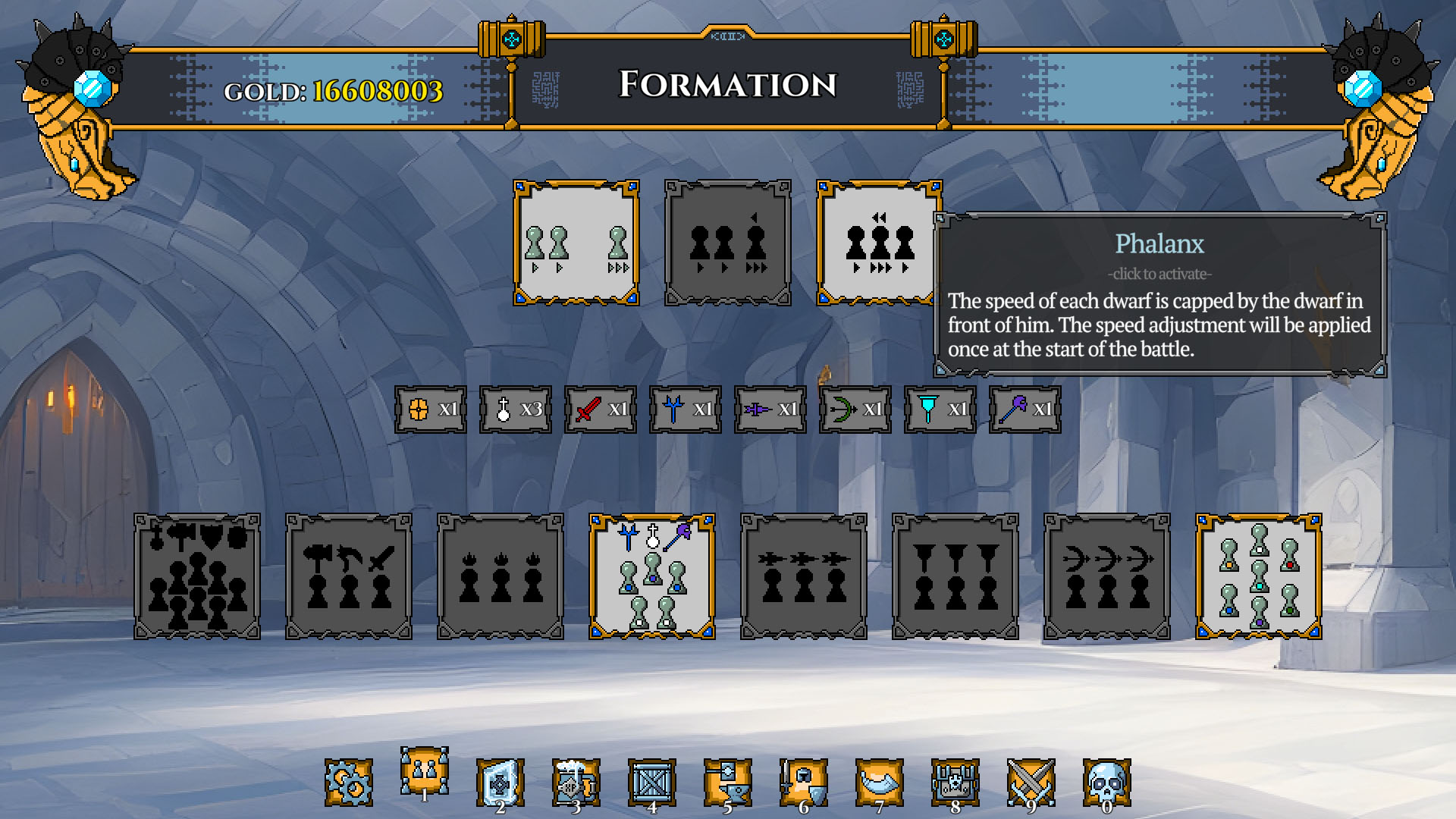This screenshot has width=1456, height=819.
Task: Select the white holy mace x3 item
Action: point(515,409)
